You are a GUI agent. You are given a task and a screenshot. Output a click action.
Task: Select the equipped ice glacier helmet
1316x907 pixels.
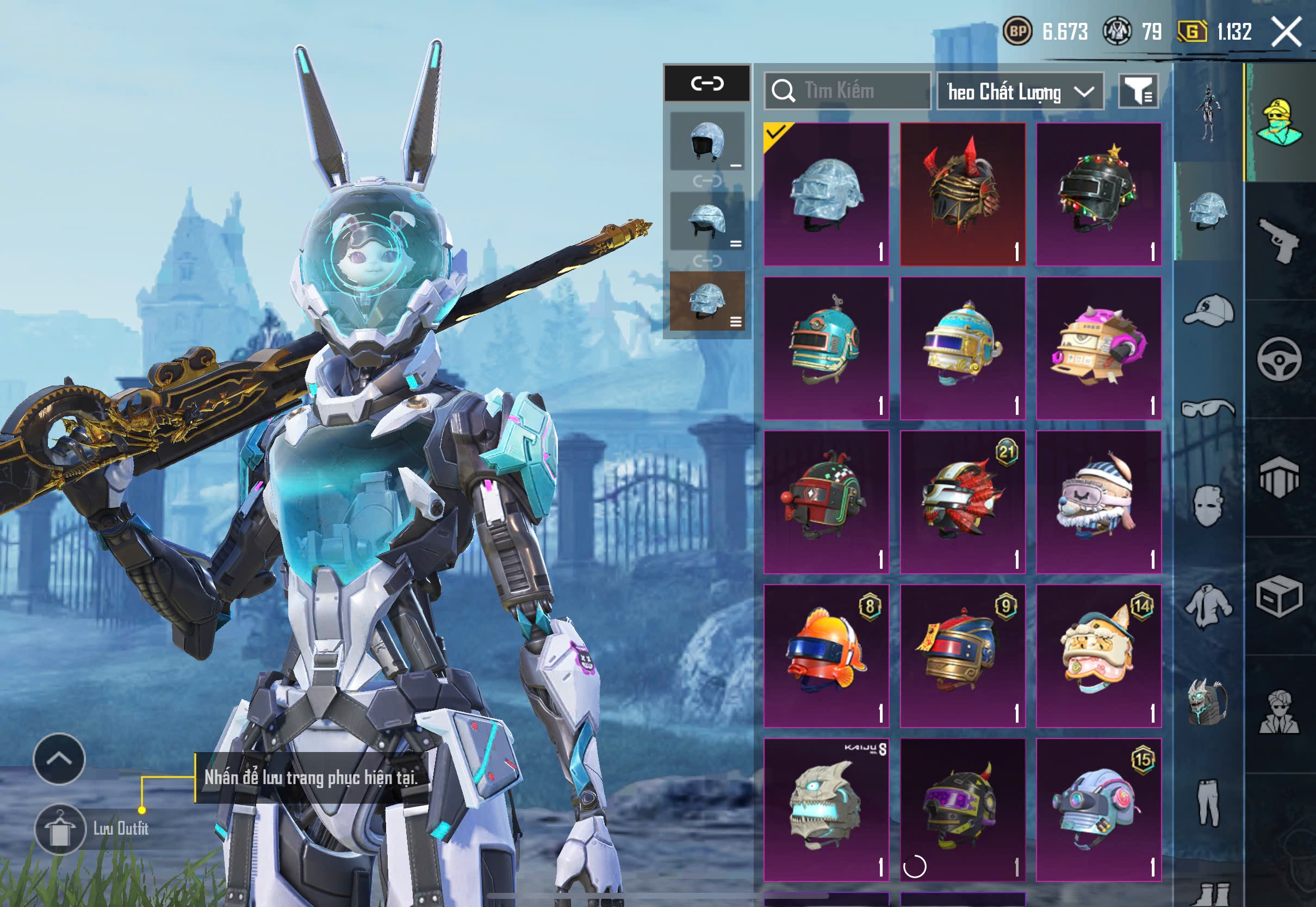pyautogui.click(x=826, y=194)
